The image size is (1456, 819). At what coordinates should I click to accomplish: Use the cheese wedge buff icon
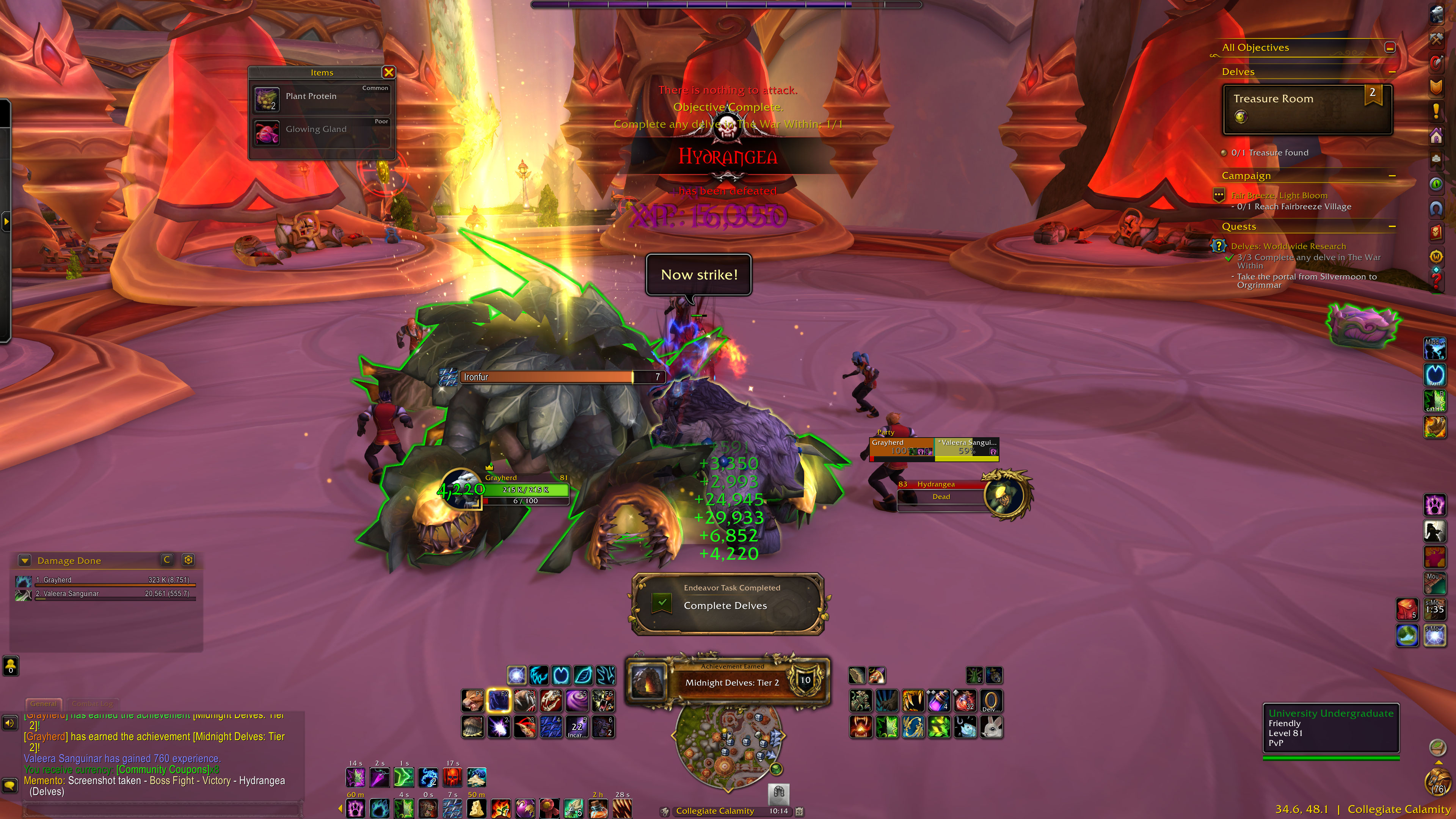[x=476, y=809]
